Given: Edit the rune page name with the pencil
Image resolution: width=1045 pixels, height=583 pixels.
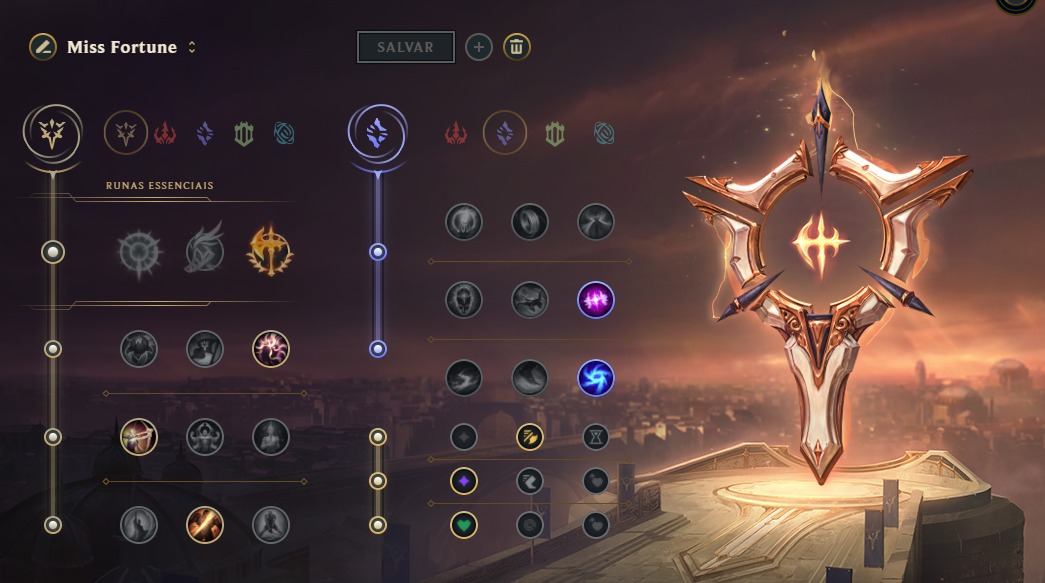Looking at the screenshot, I should point(42,47).
